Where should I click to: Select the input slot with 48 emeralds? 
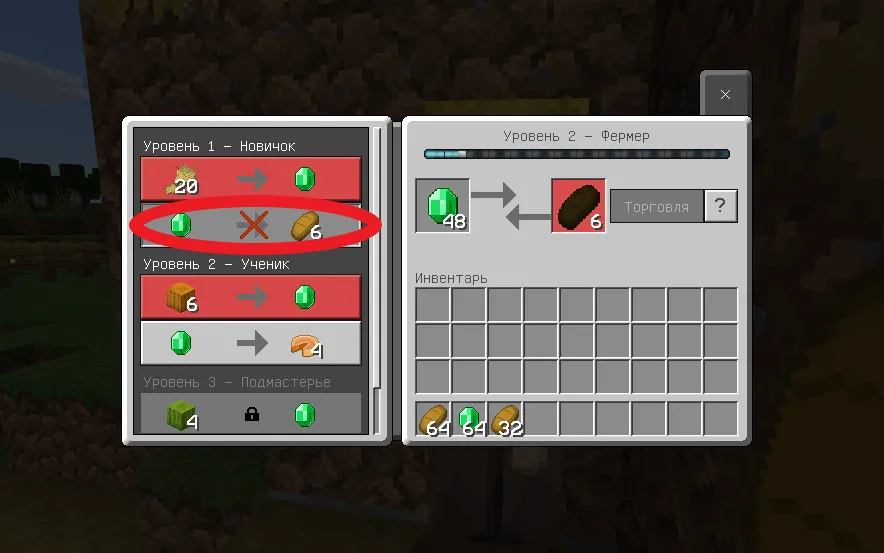[x=442, y=206]
